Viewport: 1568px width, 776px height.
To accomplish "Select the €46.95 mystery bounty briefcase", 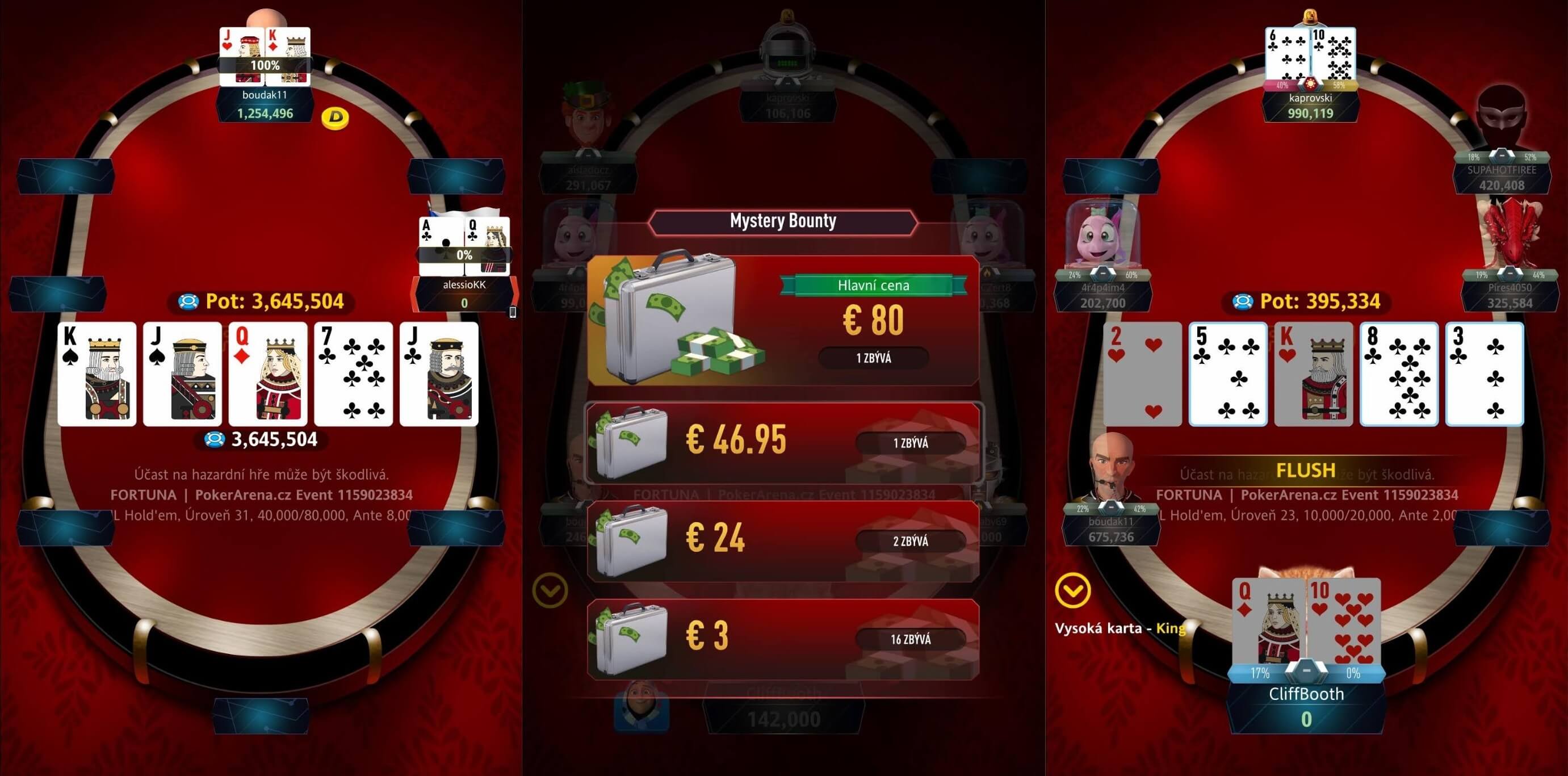I will (x=783, y=443).
